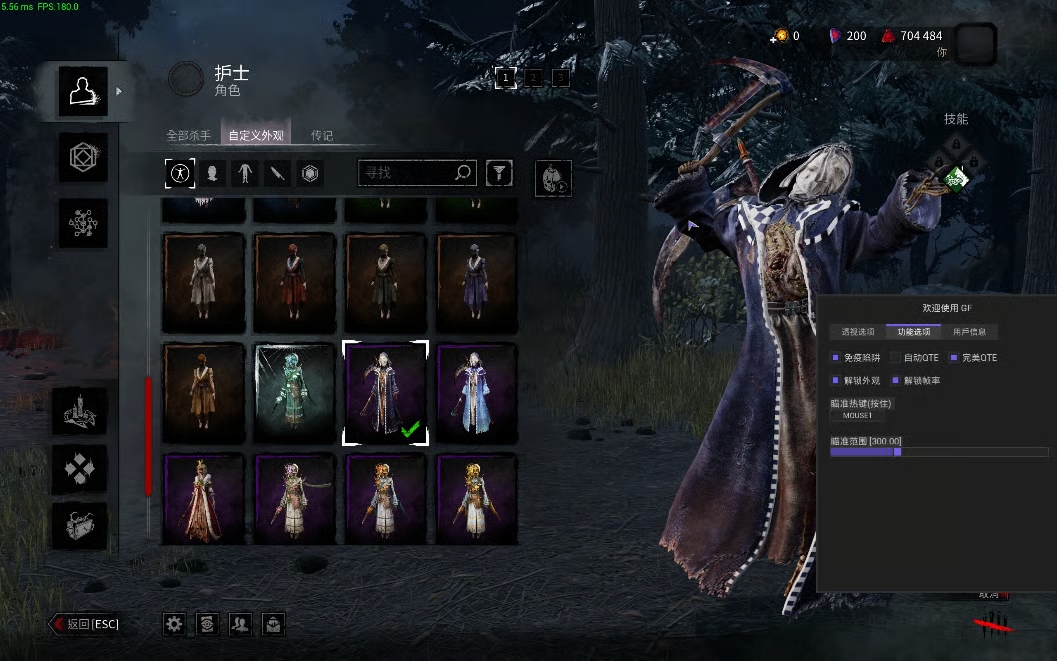This screenshot has width=1057, height=661.
Task: Choose the blue robed nurse outfit
Action: [476, 394]
